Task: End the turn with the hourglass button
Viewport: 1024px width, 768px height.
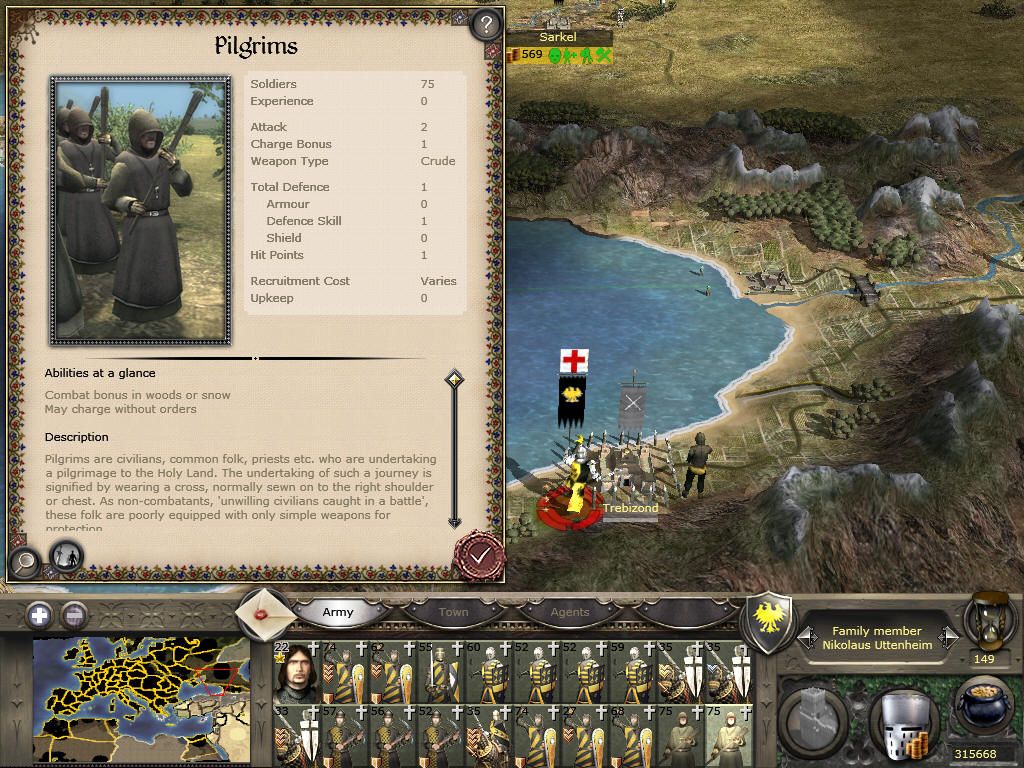Action: 985,622
